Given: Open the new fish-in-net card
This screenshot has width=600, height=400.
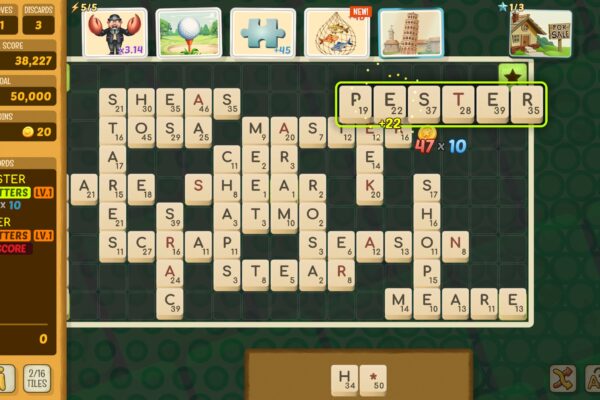Looking at the screenshot, I should coord(336,33).
